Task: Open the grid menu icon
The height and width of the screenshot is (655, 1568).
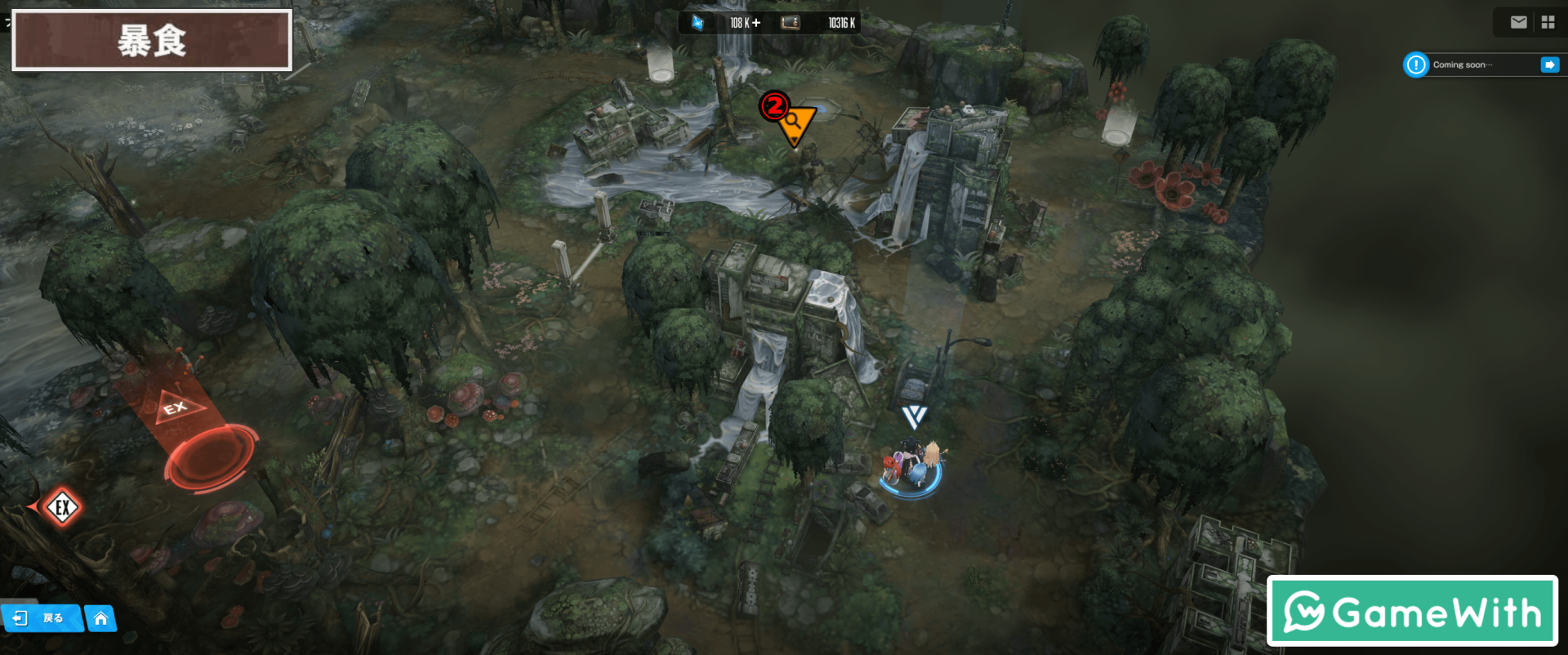Action: click(x=1548, y=23)
